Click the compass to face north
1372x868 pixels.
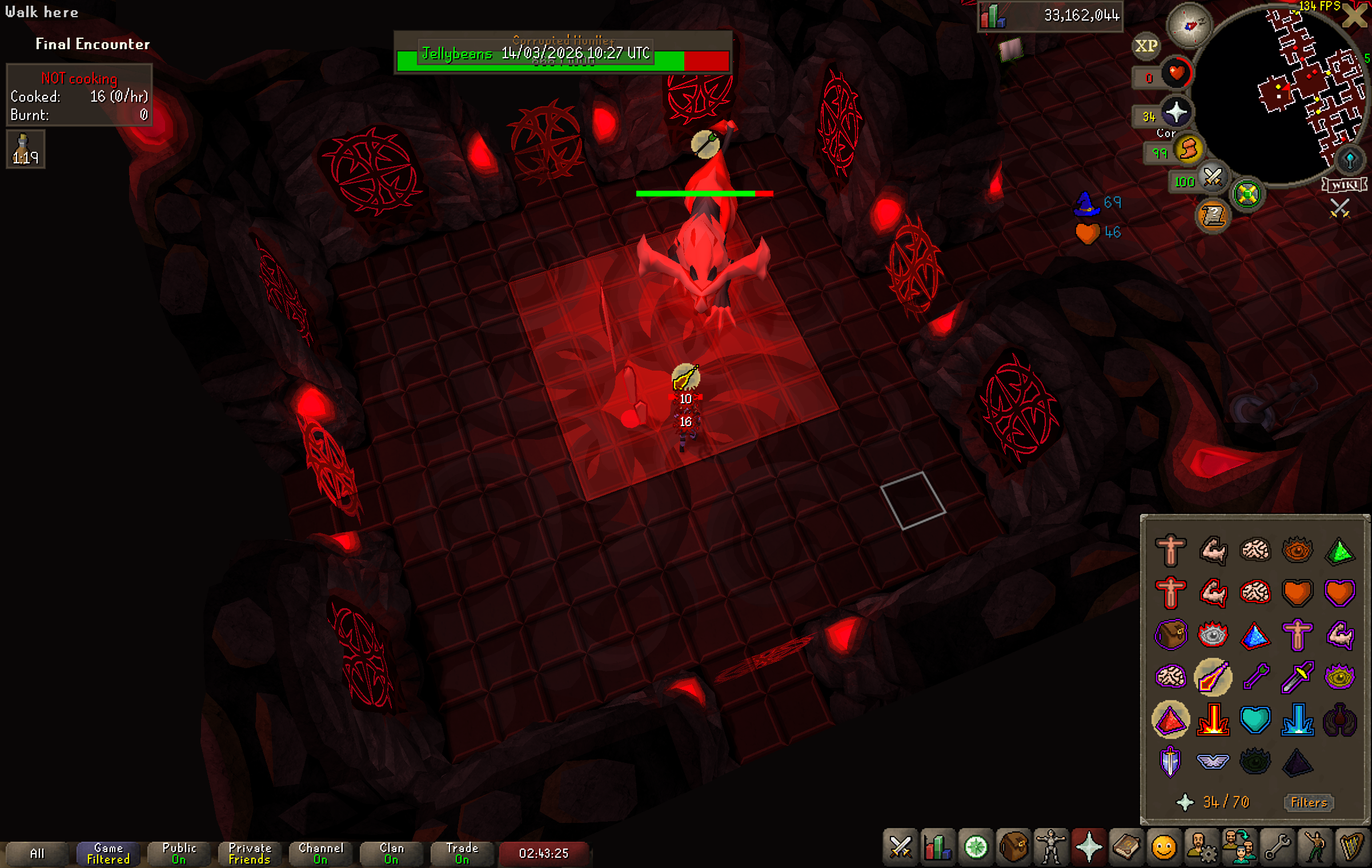1189,25
